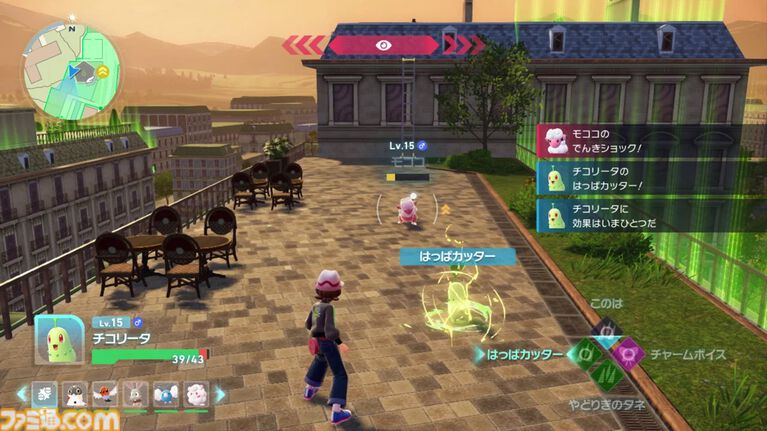Open the circular minimap
The height and width of the screenshot is (431, 767).
point(71,70)
